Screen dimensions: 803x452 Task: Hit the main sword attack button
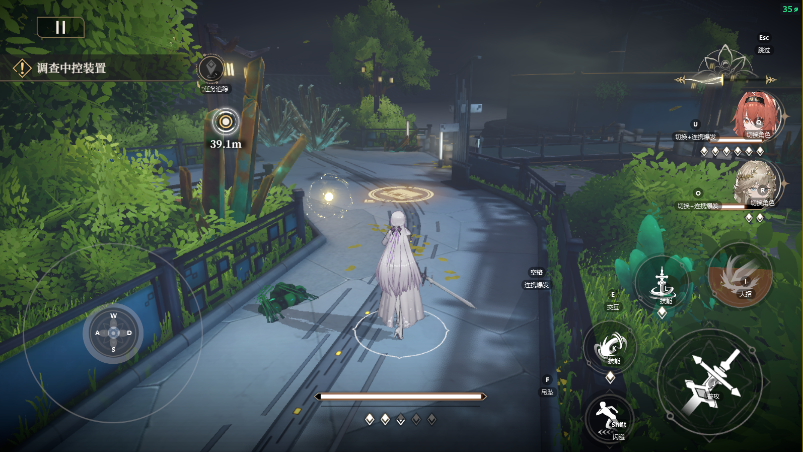pos(711,381)
